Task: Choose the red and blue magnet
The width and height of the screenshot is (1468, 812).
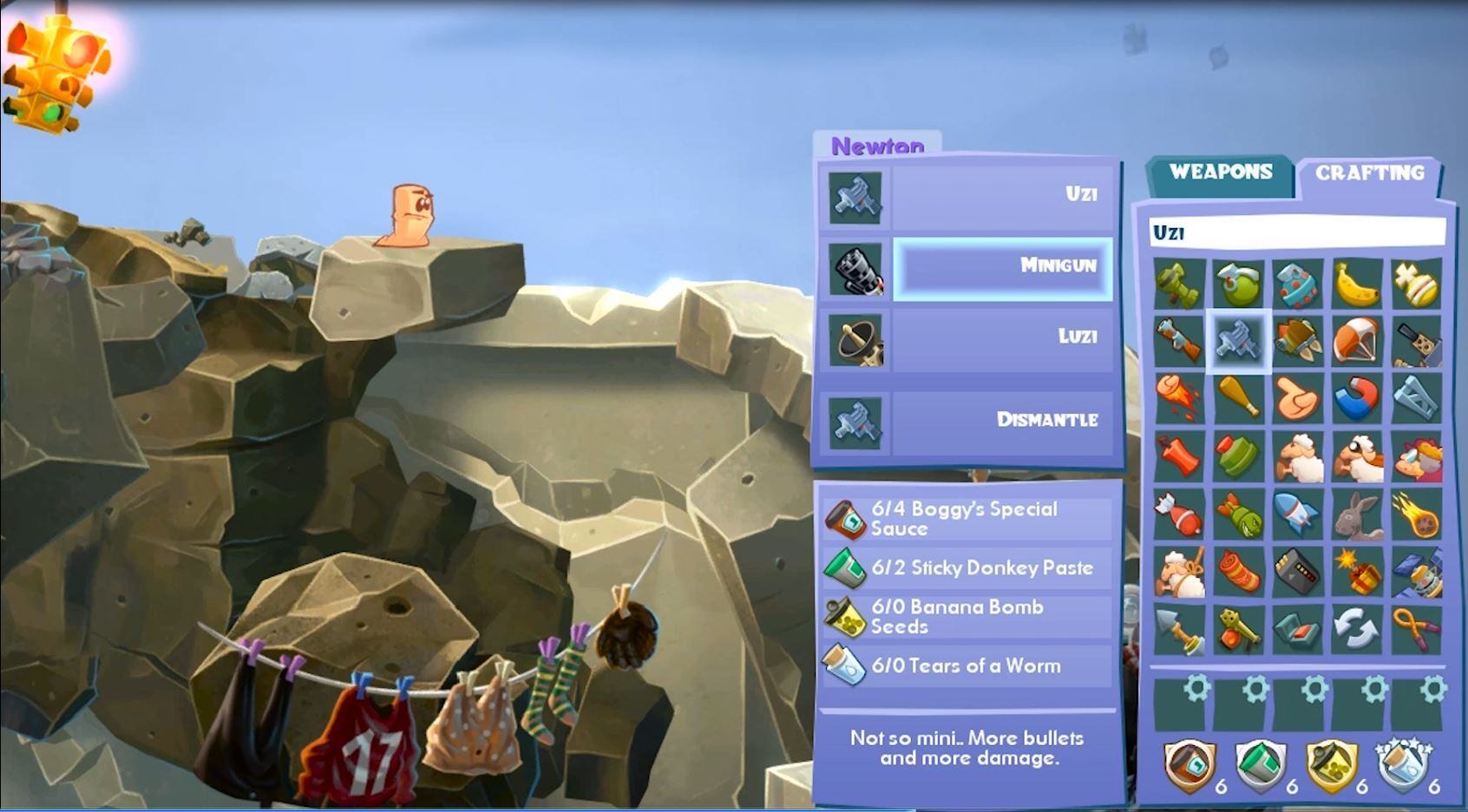Action: (1357, 398)
